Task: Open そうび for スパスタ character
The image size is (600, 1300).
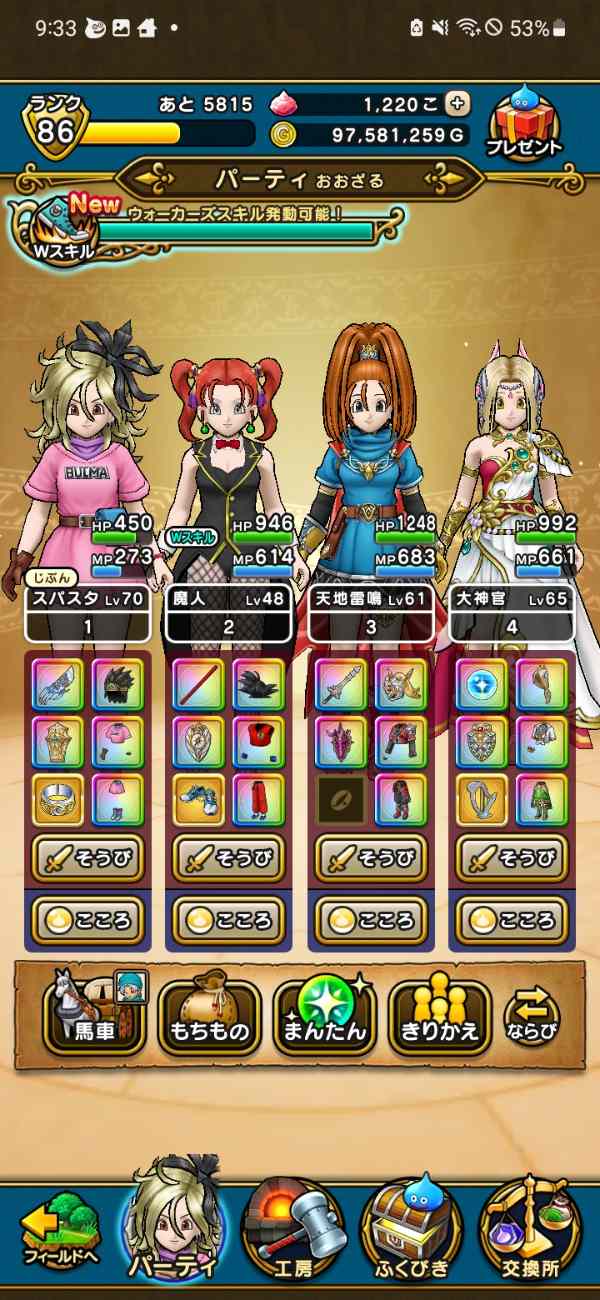Action: [87, 857]
